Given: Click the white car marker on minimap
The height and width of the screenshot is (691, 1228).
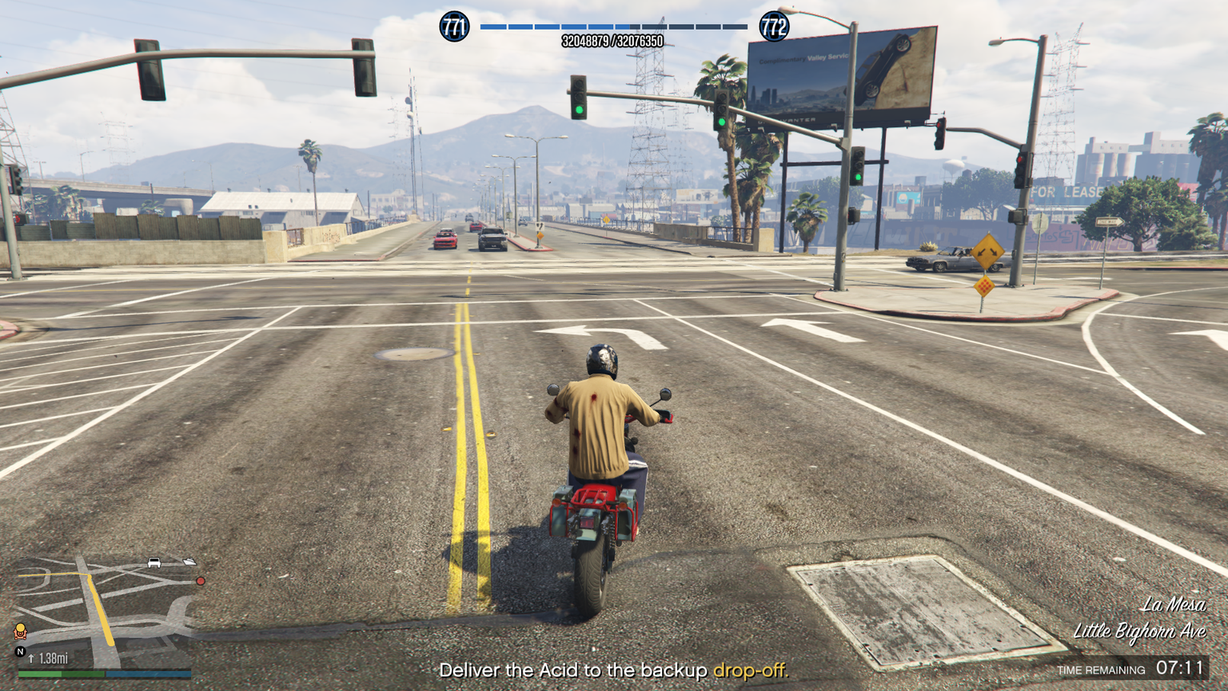Looking at the screenshot, I should point(155,563).
